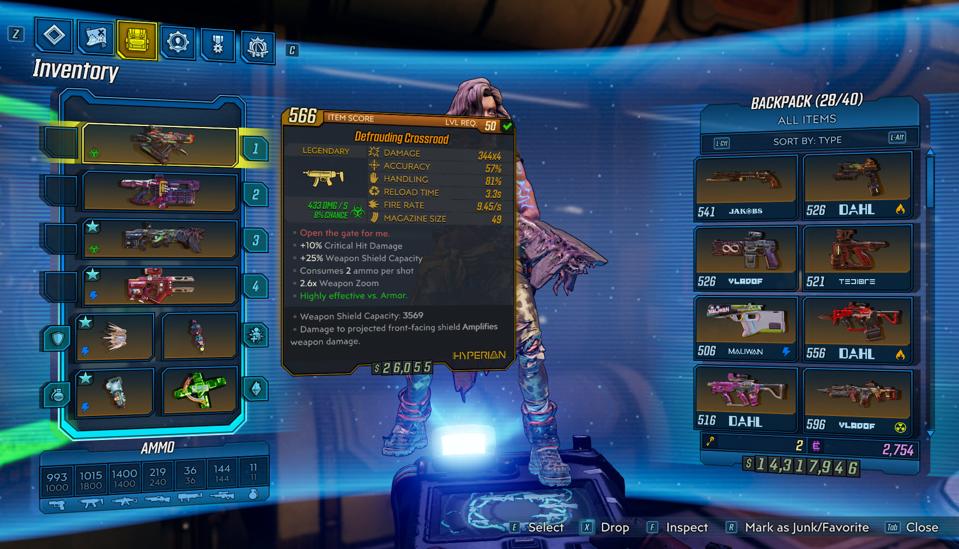Select equipped weapon in slot 2
This screenshot has width=959, height=549.
coord(160,191)
